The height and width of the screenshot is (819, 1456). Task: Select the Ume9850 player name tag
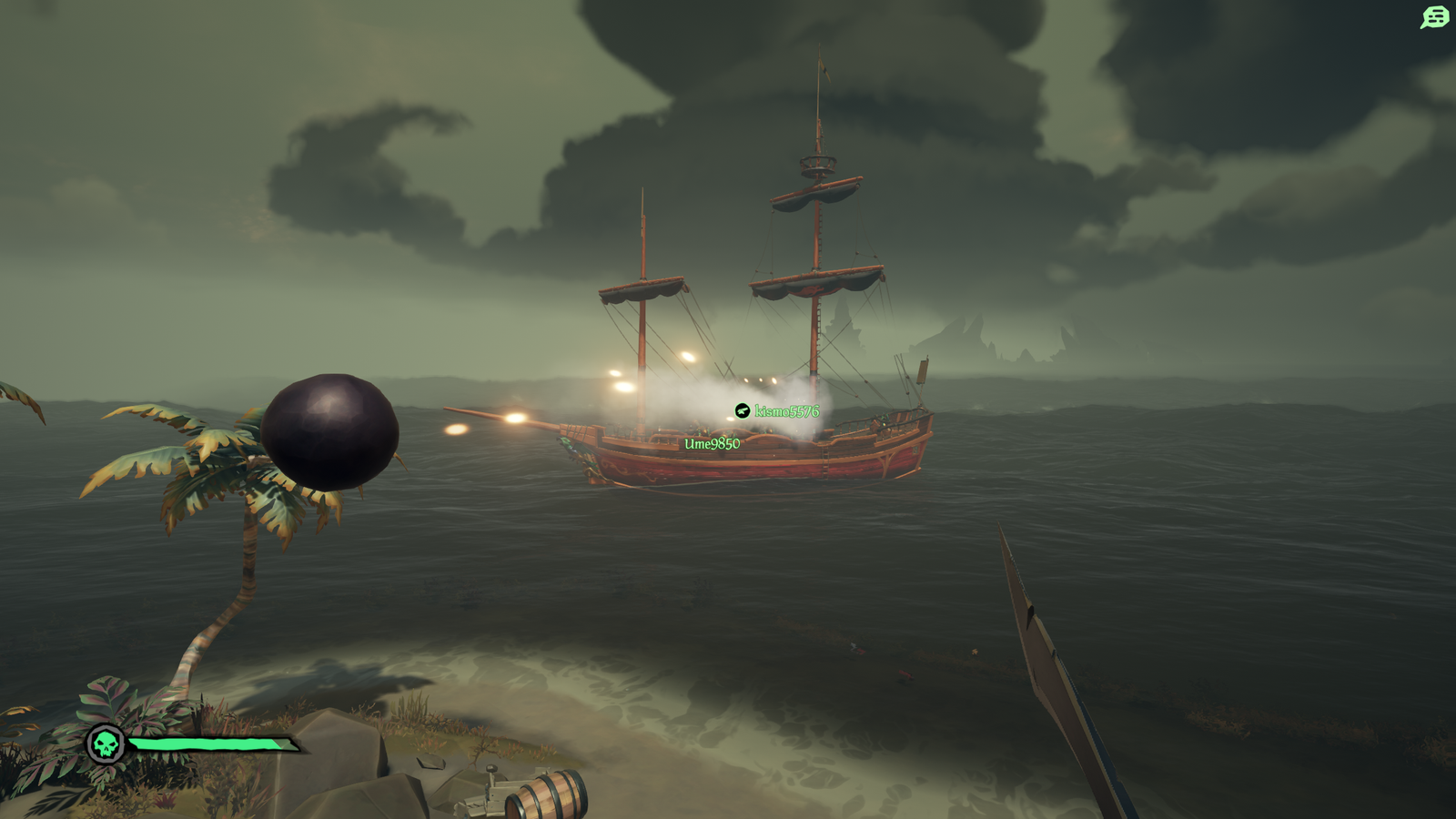point(712,444)
